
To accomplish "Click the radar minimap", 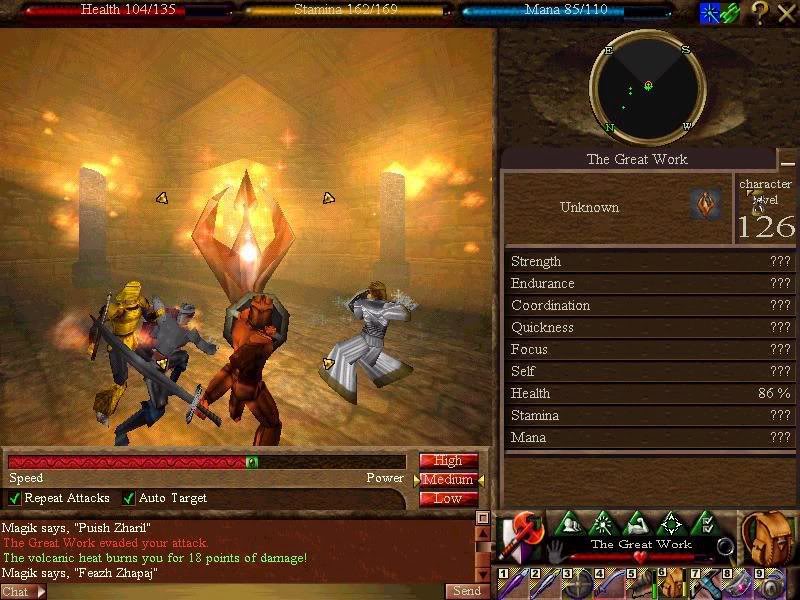I will 648,88.
